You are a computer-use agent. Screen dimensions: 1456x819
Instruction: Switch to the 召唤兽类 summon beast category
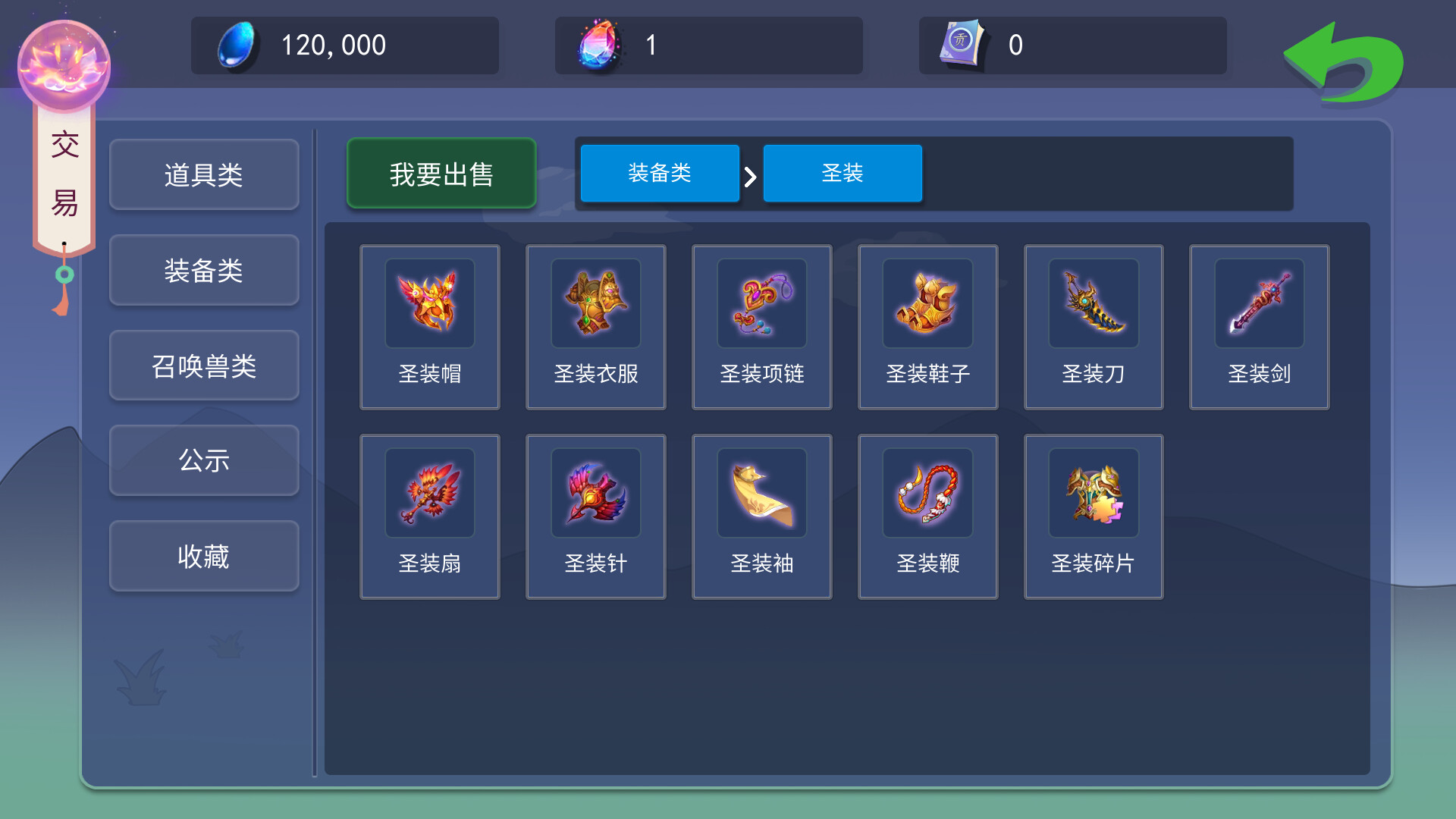[203, 366]
